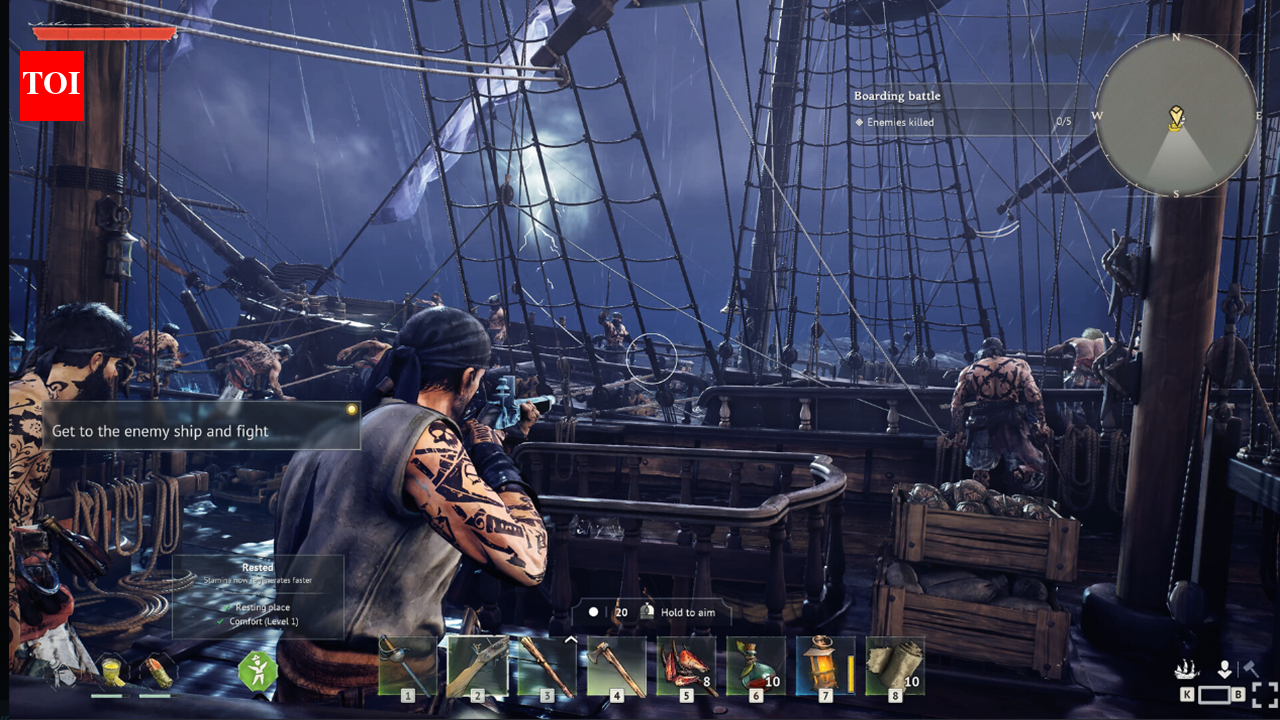
Task: Open the ship icon menu
Action: tap(1187, 670)
